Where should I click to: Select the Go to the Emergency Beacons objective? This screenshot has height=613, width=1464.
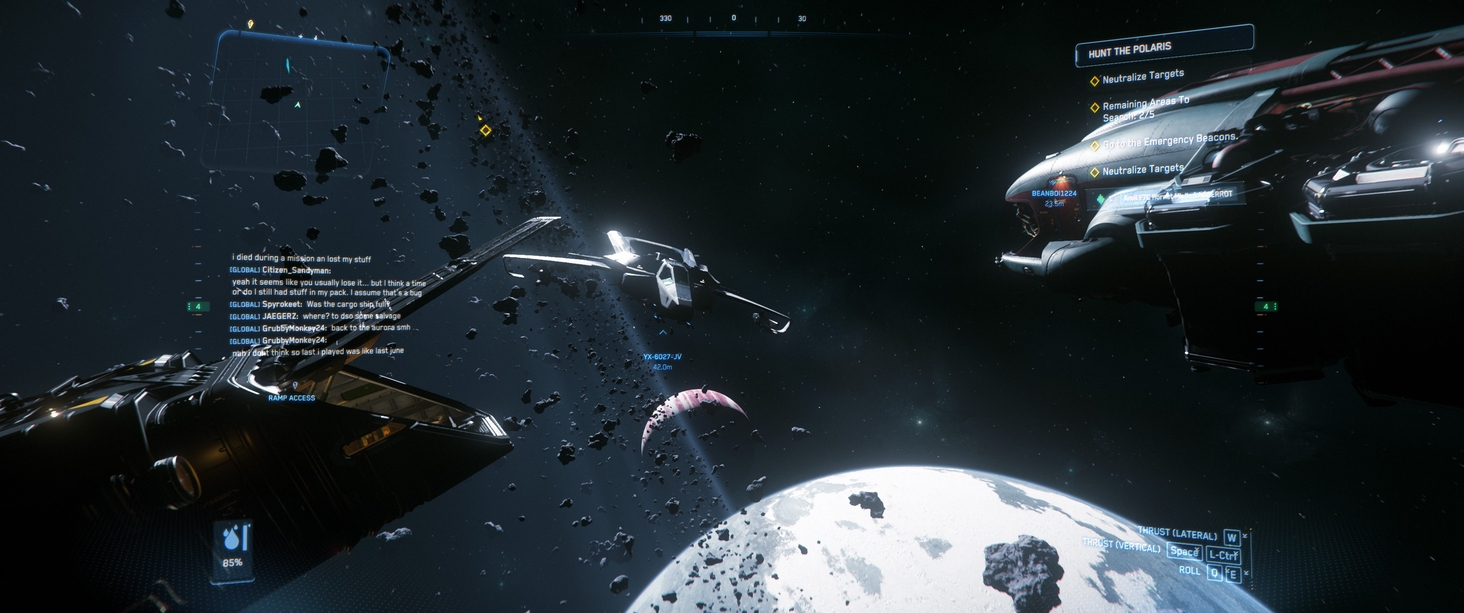(x=1169, y=139)
